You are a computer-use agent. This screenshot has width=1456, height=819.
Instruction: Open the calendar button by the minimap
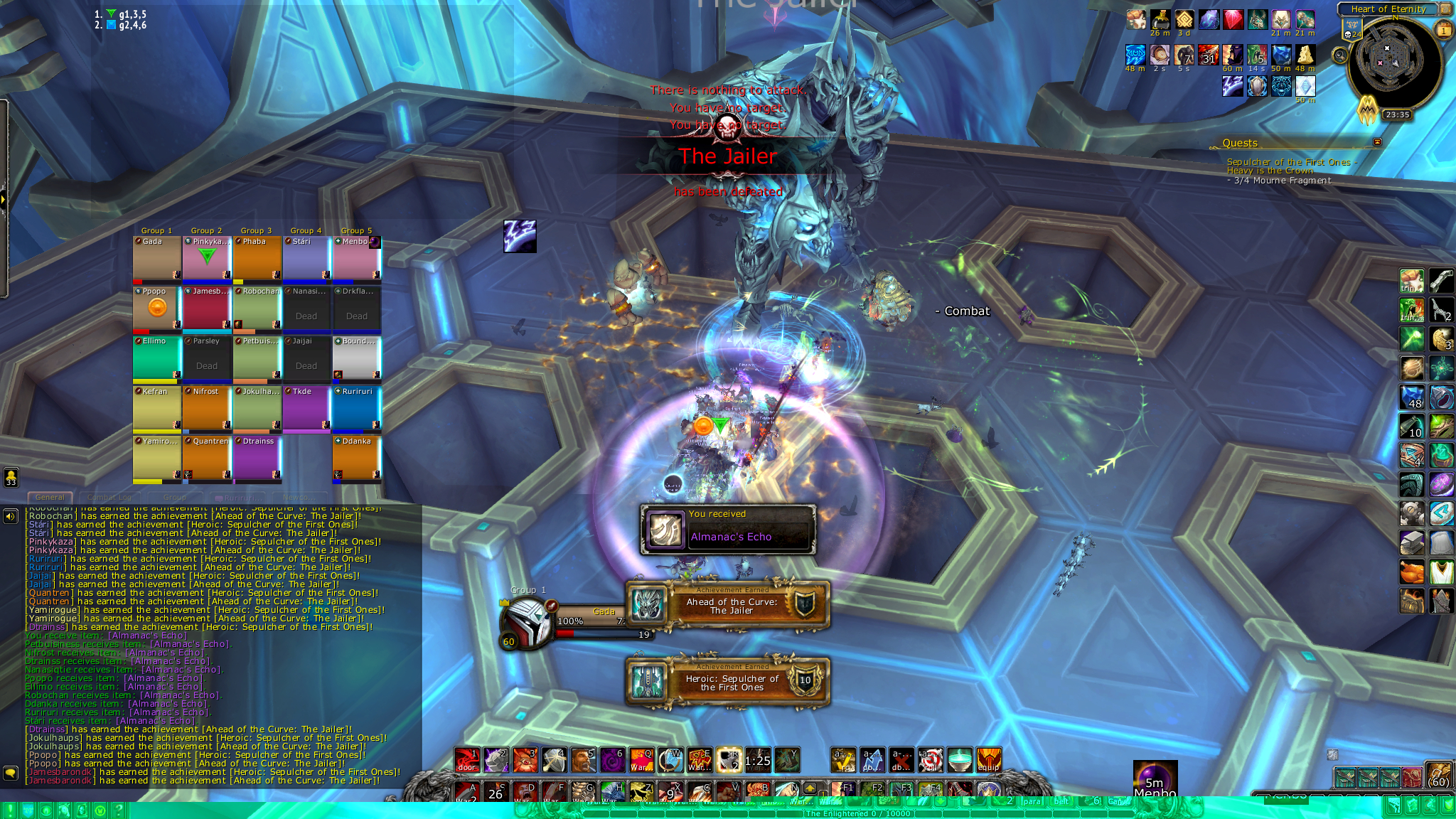tap(1444, 30)
